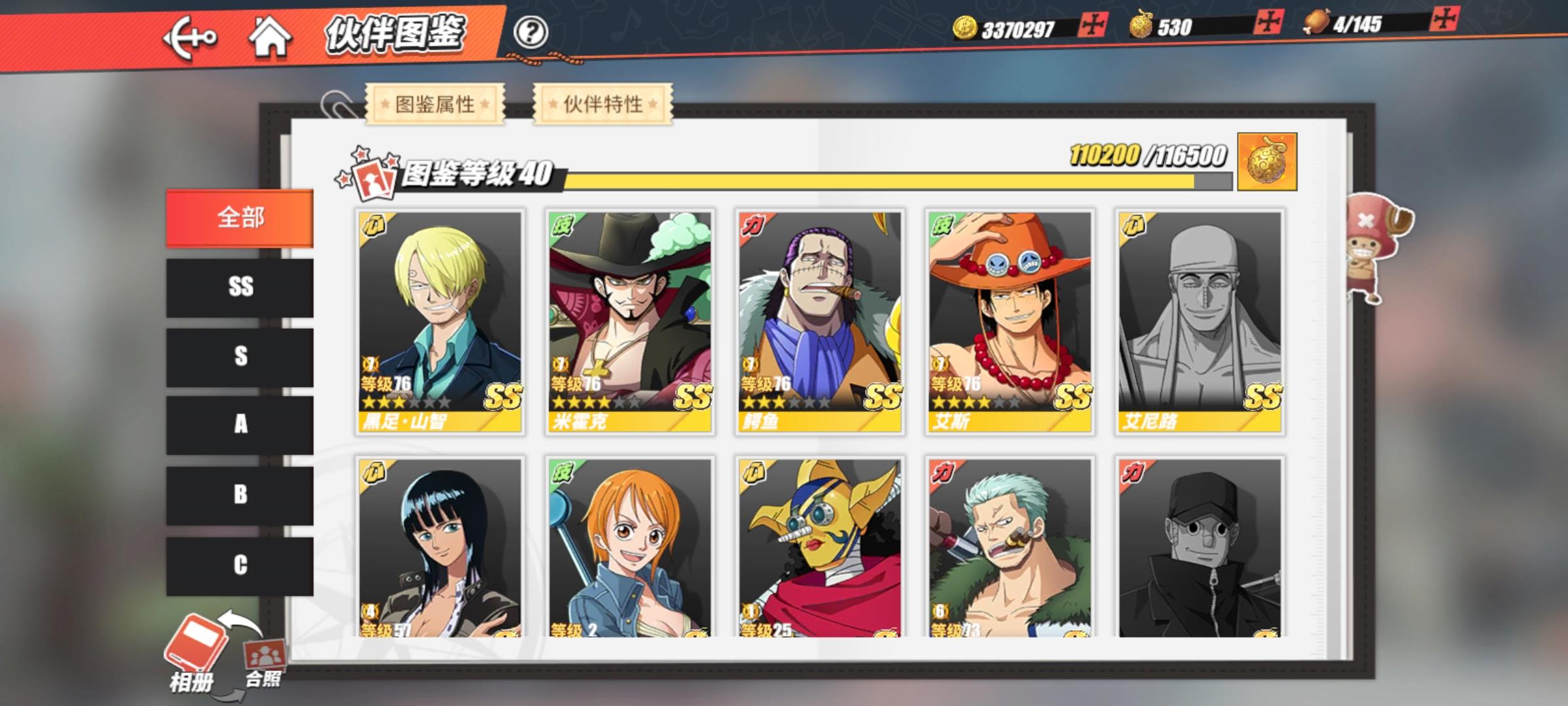The width and height of the screenshot is (1568, 706).
Task: Choose the 米霍克 partner card
Action: pyautogui.click(x=630, y=322)
